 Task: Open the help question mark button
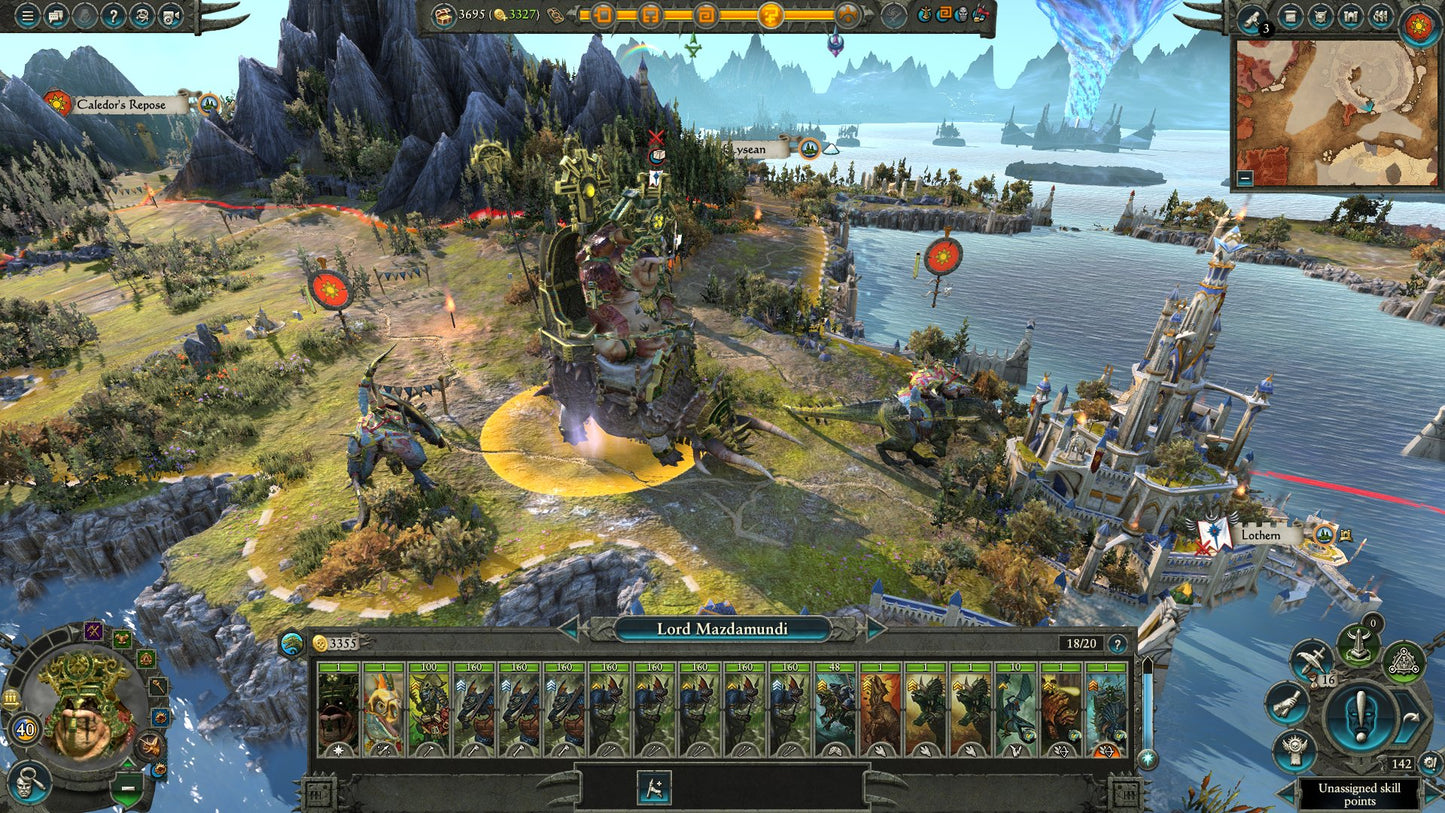pos(113,16)
